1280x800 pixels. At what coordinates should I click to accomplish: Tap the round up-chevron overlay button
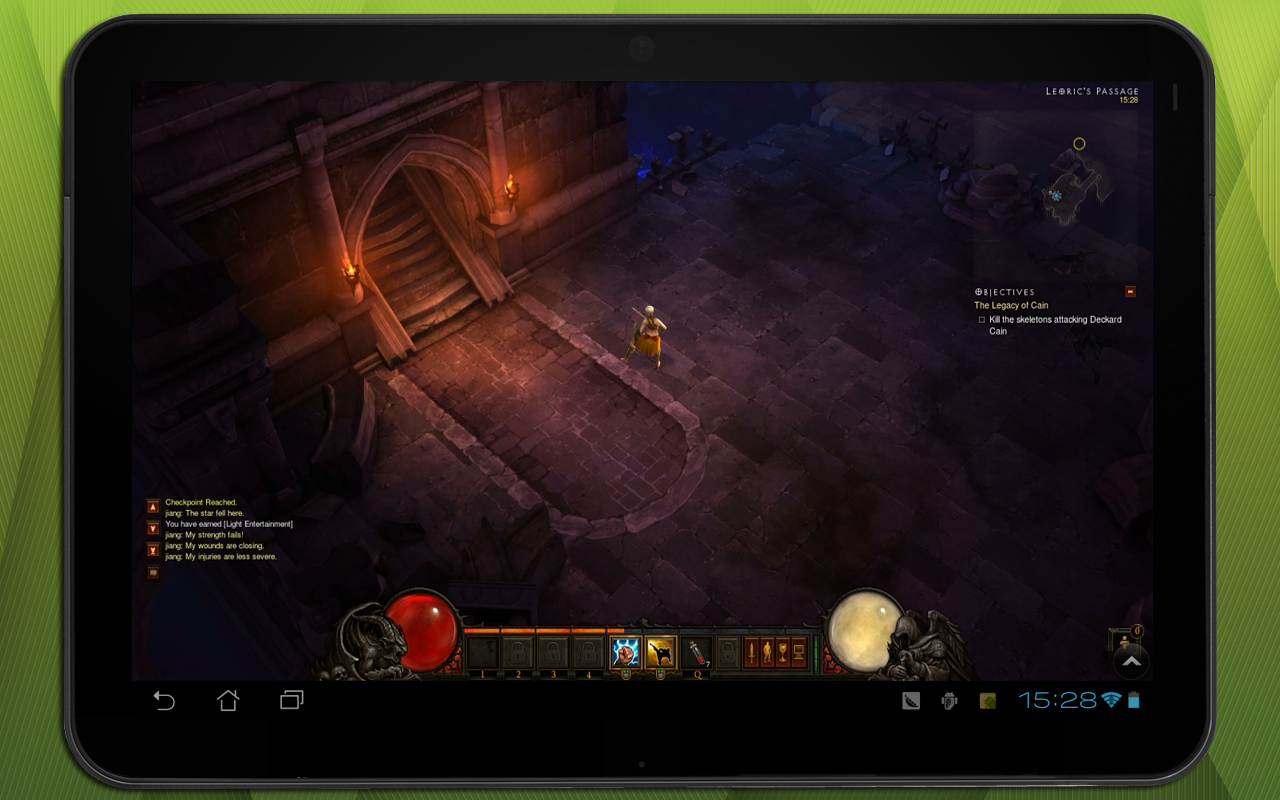[1131, 661]
